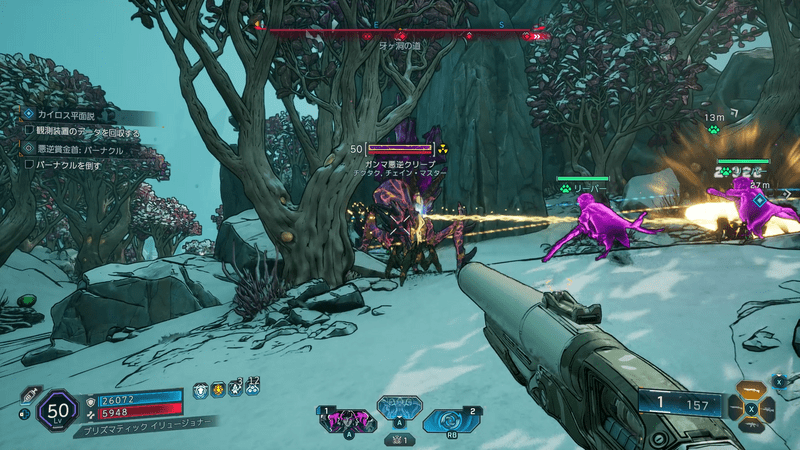Select the highlighted top weapon slot

coord(749,390)
